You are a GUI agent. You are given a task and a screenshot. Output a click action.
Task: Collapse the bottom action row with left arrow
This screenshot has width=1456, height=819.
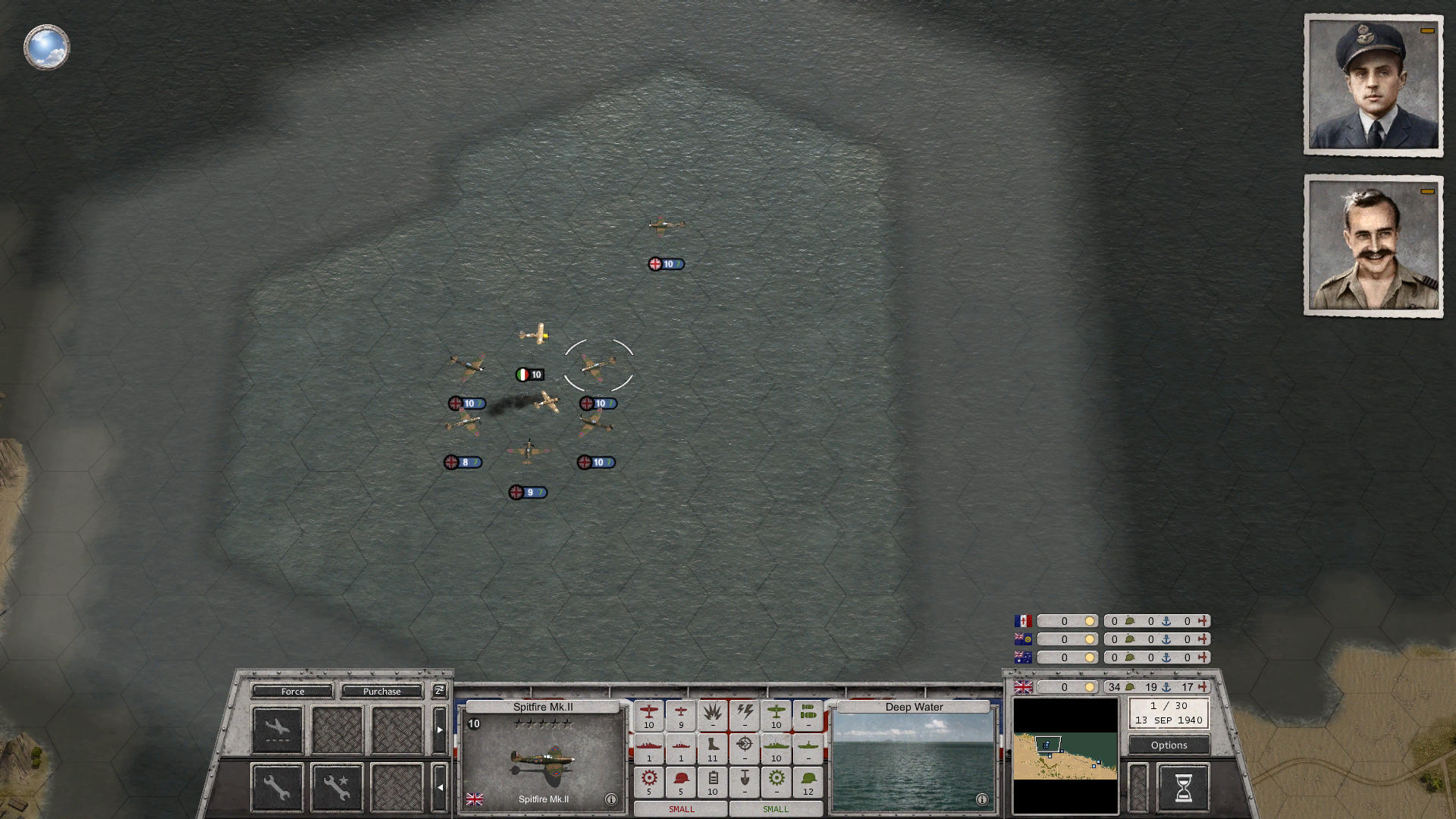[440, 787]
